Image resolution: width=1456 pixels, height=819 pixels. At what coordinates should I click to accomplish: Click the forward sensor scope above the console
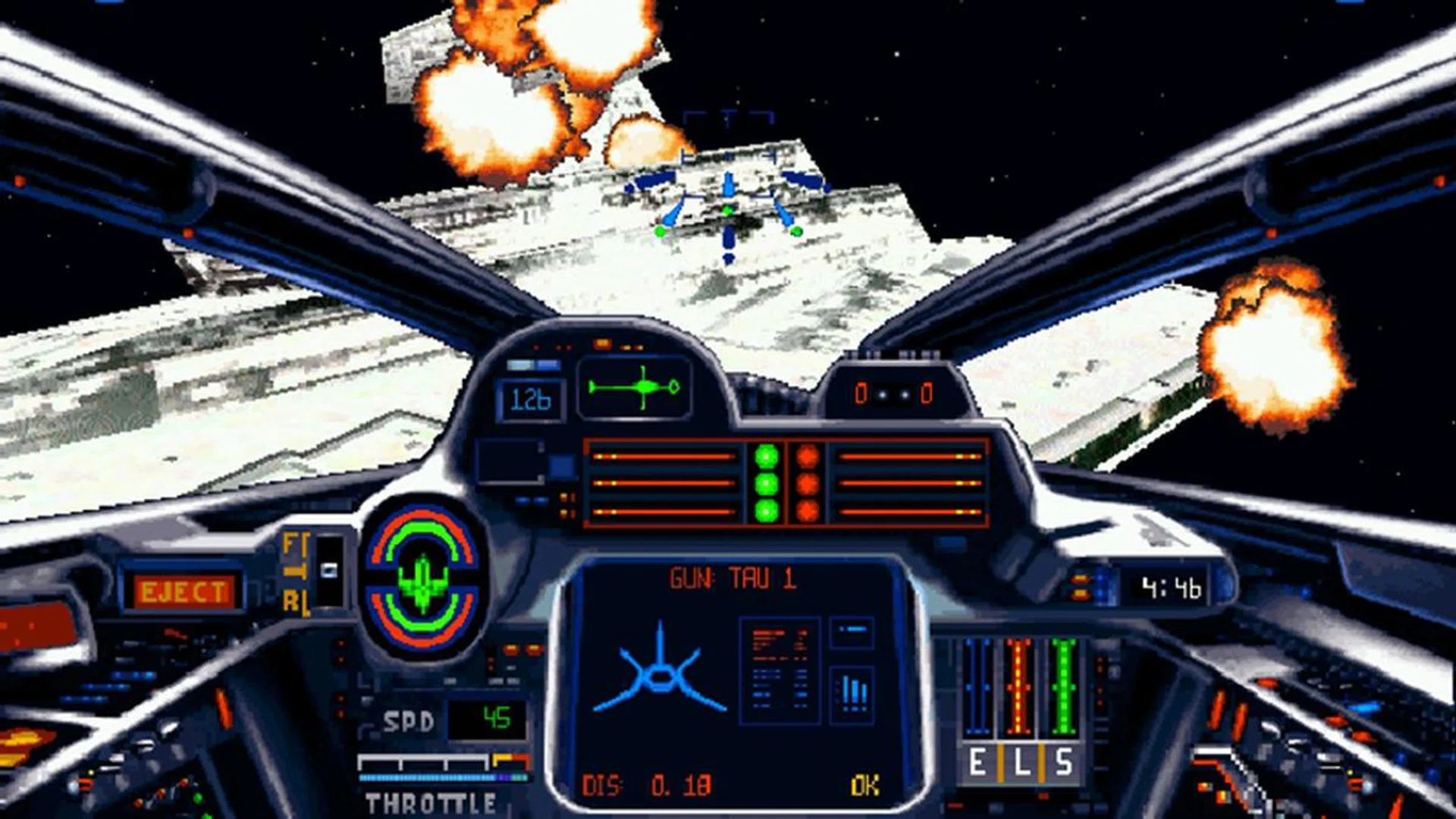click(637, 387)
